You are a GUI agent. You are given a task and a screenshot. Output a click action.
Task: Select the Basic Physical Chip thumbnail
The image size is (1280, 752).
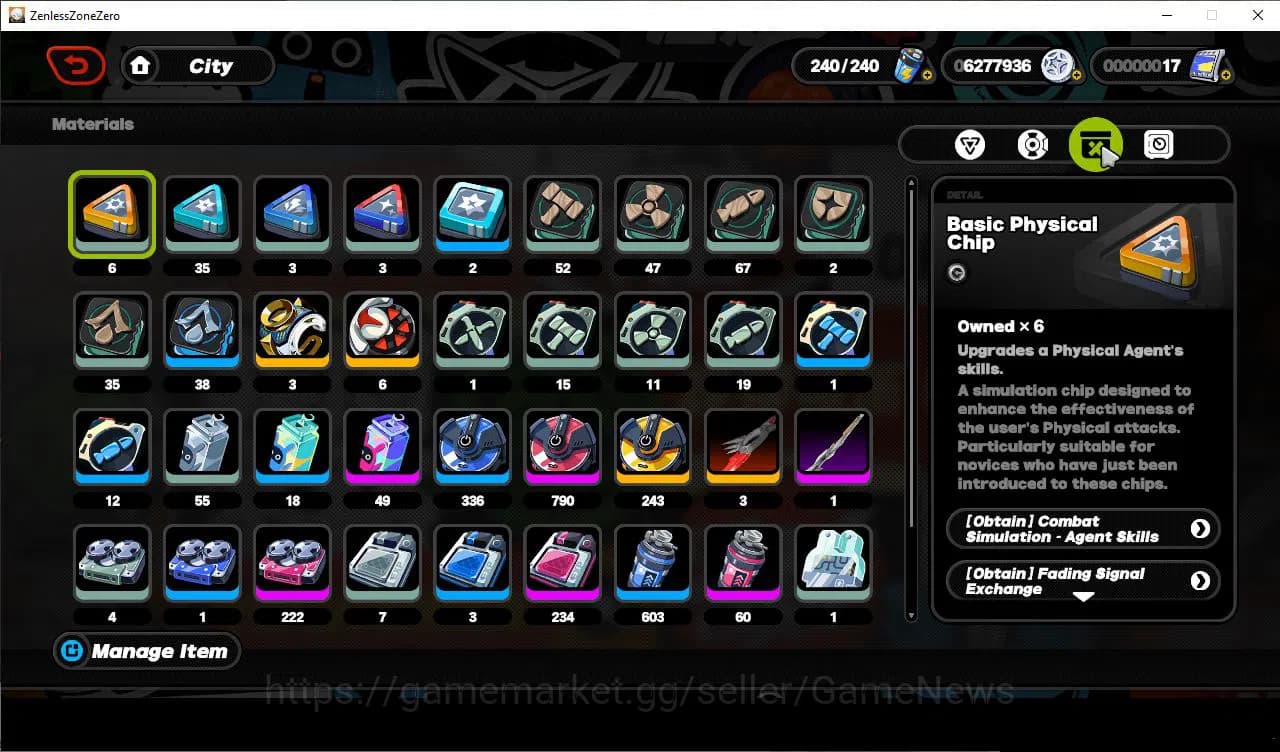pos(112,213)
